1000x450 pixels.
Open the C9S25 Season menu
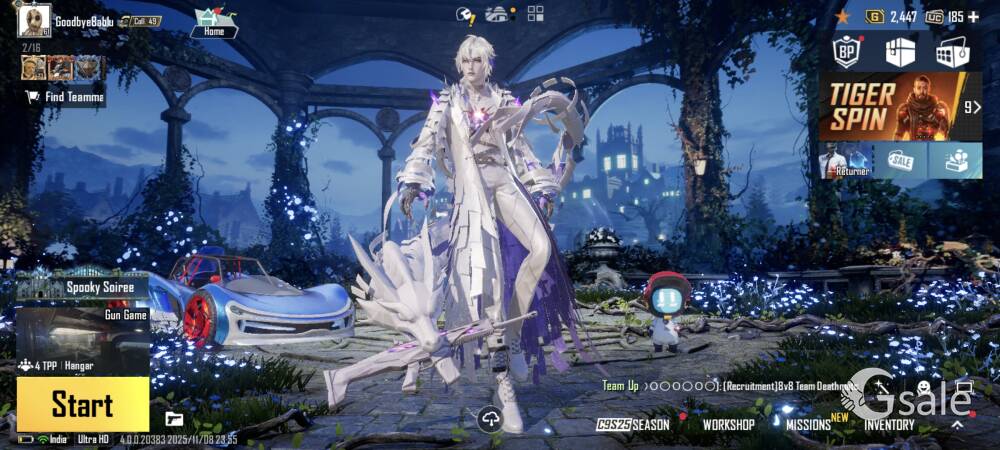coord(633,424)
